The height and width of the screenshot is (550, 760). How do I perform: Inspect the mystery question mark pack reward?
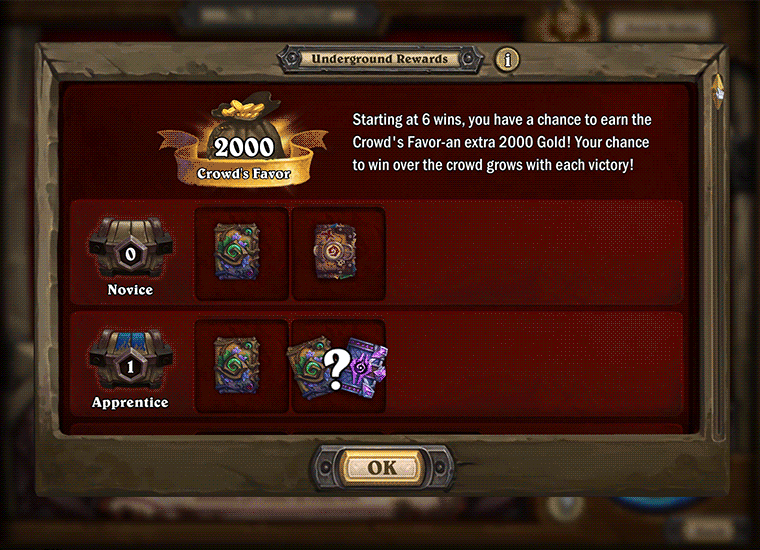click(x=338, y=365)
